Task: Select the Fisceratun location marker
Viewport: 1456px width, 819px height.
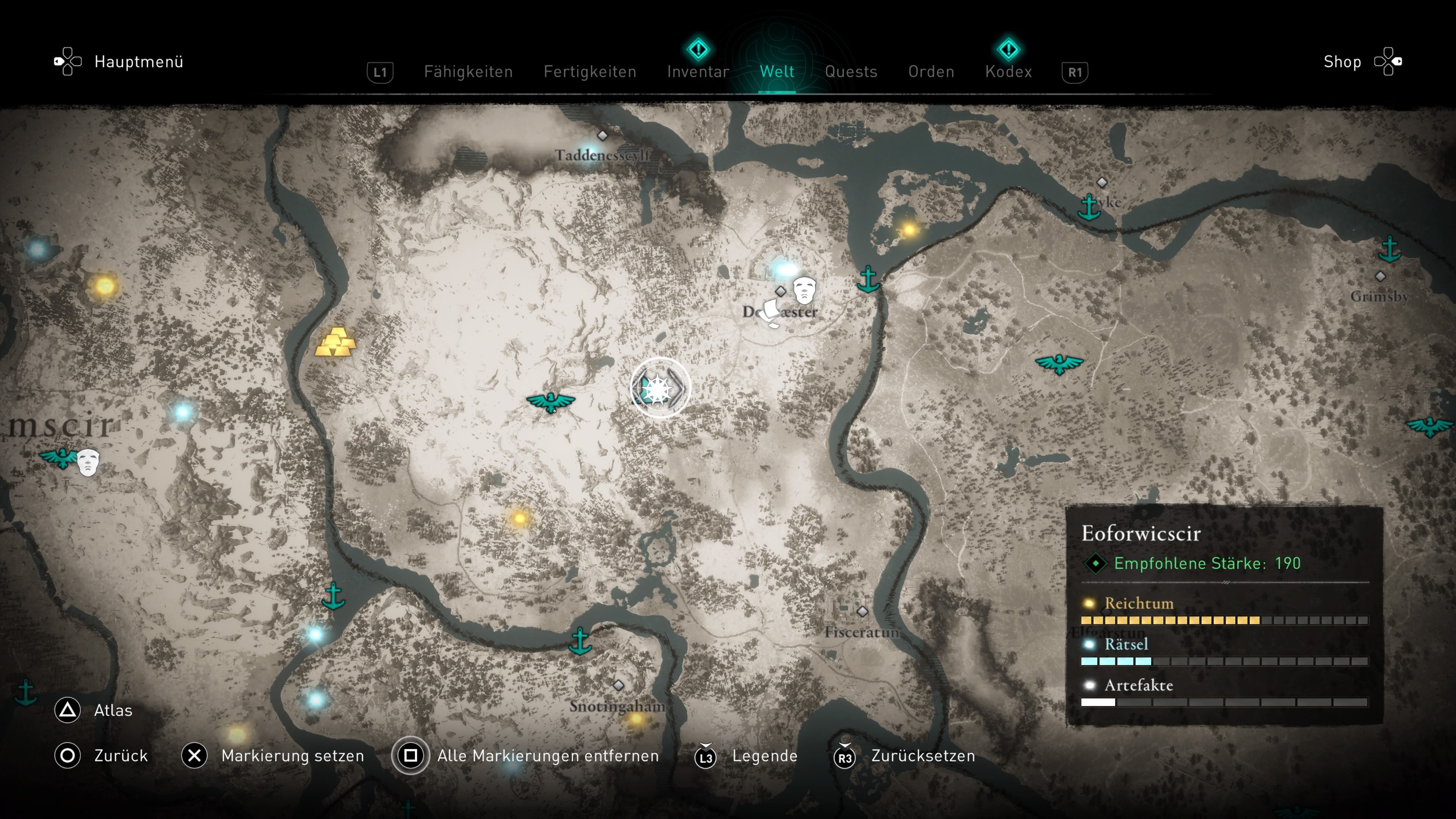Action: (862, 612)
